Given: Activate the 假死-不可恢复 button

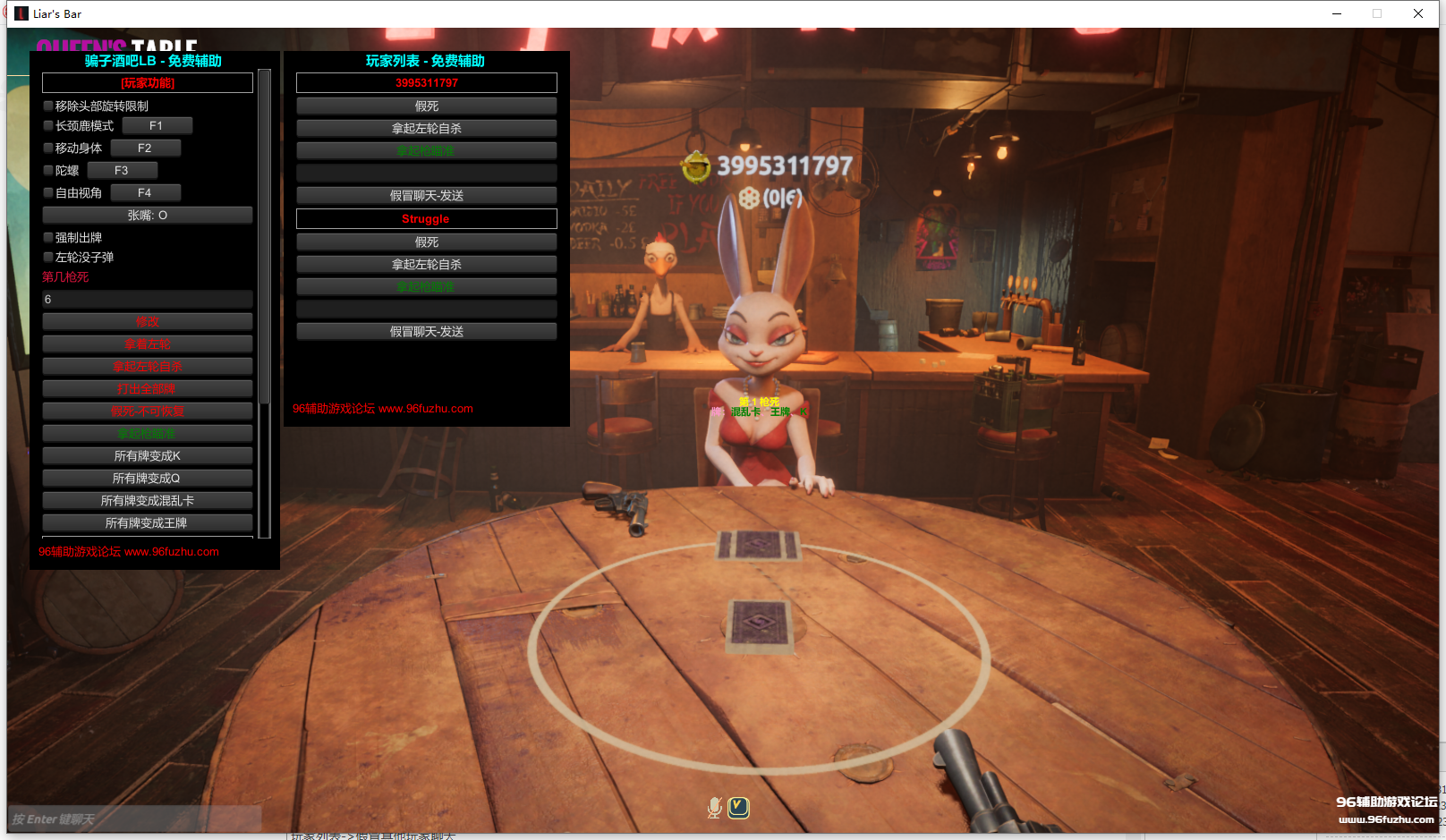Looking at the screenshot, I should (x=148, y=412).
